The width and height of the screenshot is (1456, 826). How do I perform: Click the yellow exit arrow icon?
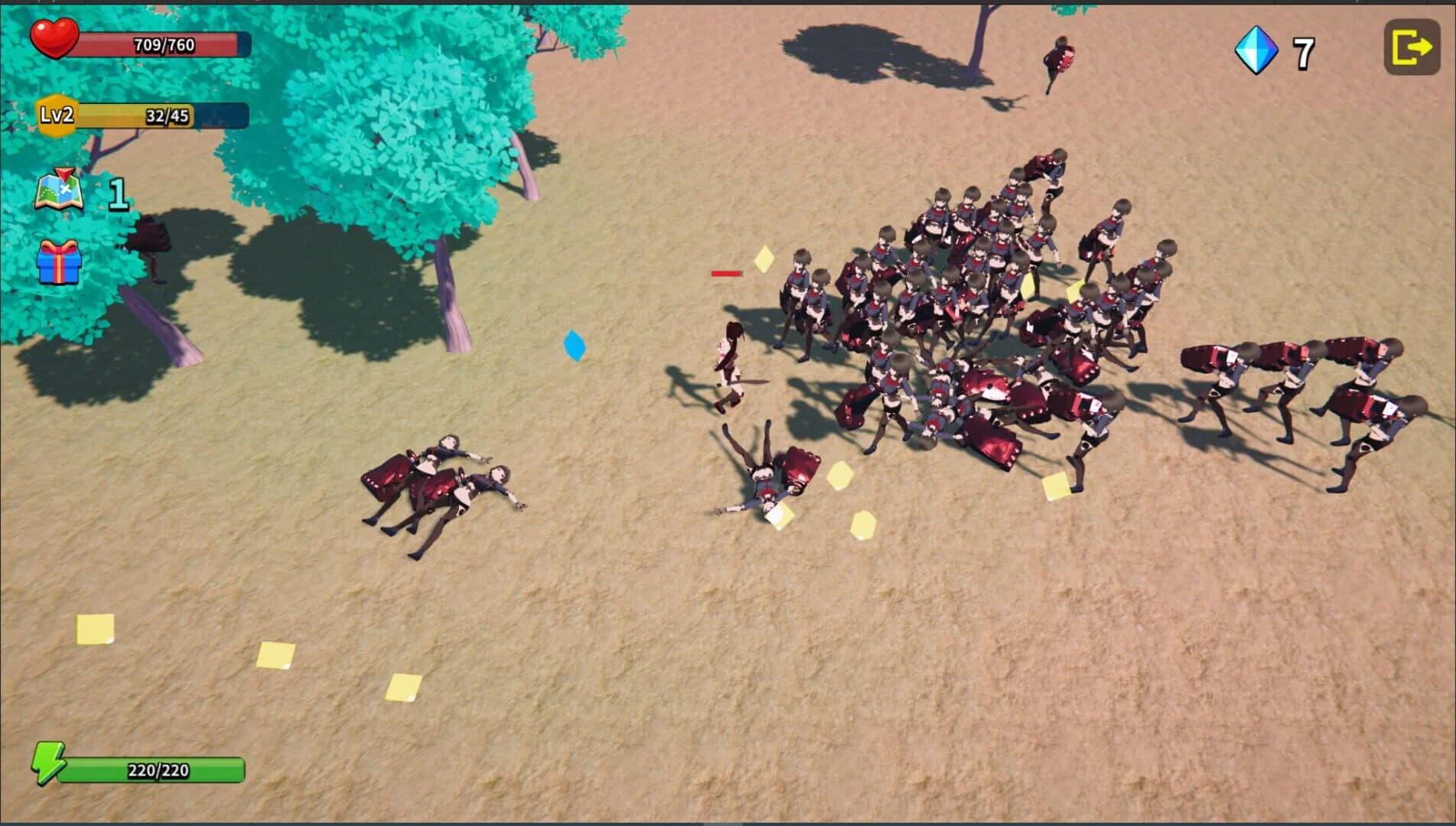pyautogui.click(x=1412, y=47)
